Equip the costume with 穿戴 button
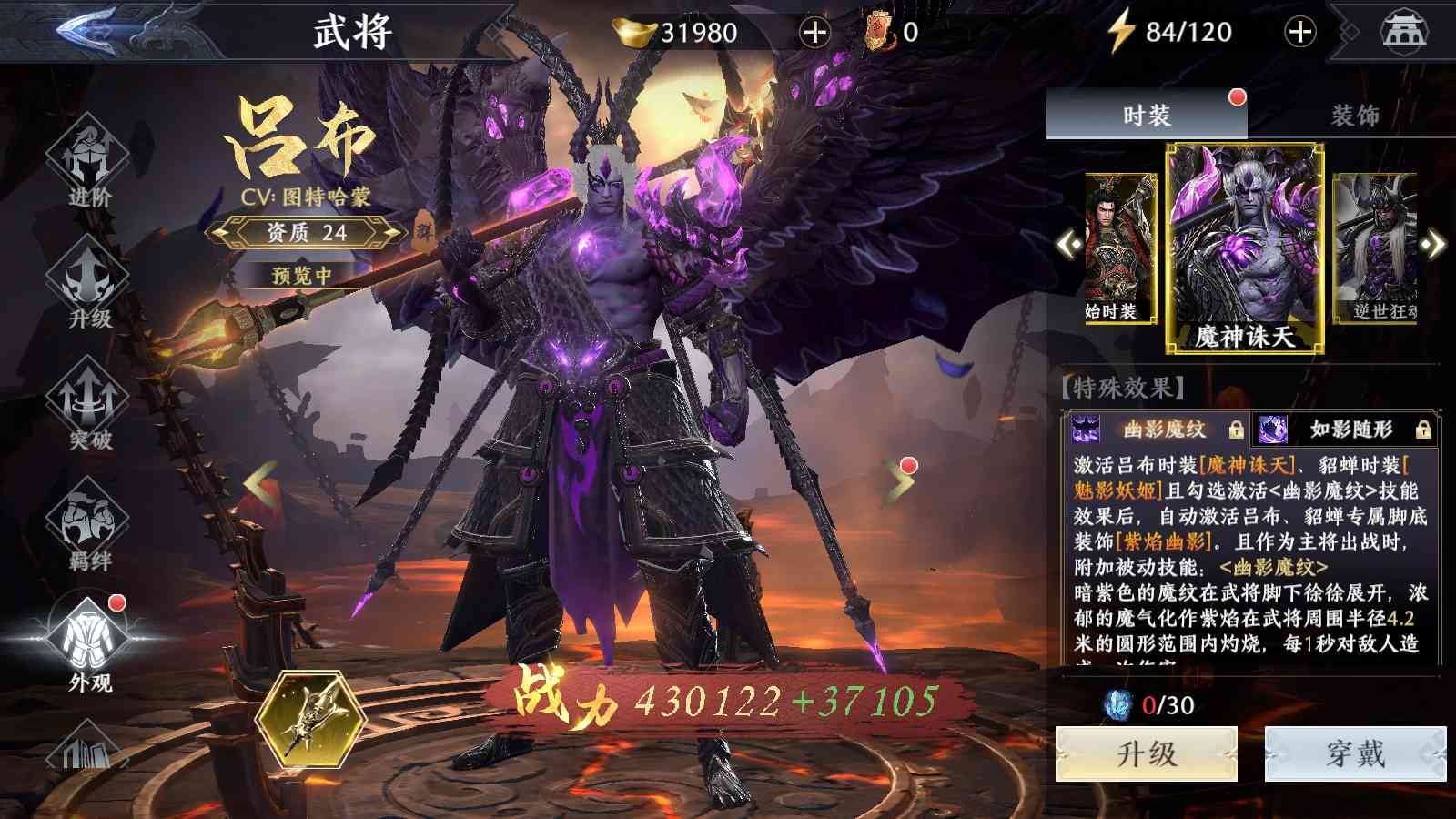 pyautogui.click(x=1355, y=753)
